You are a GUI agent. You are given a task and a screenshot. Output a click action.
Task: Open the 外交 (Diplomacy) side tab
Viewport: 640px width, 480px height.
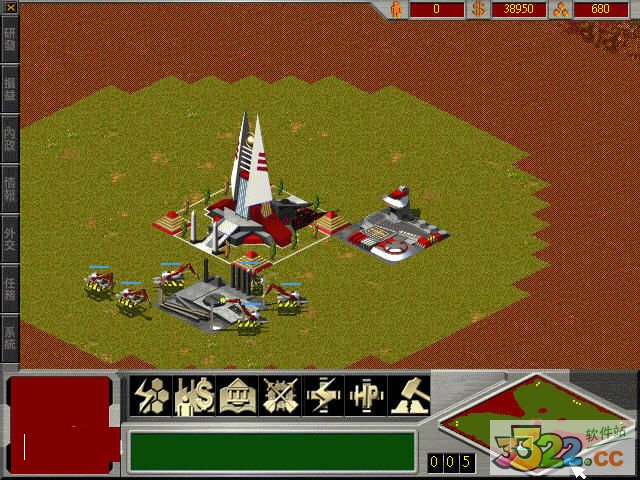[10, 238]
